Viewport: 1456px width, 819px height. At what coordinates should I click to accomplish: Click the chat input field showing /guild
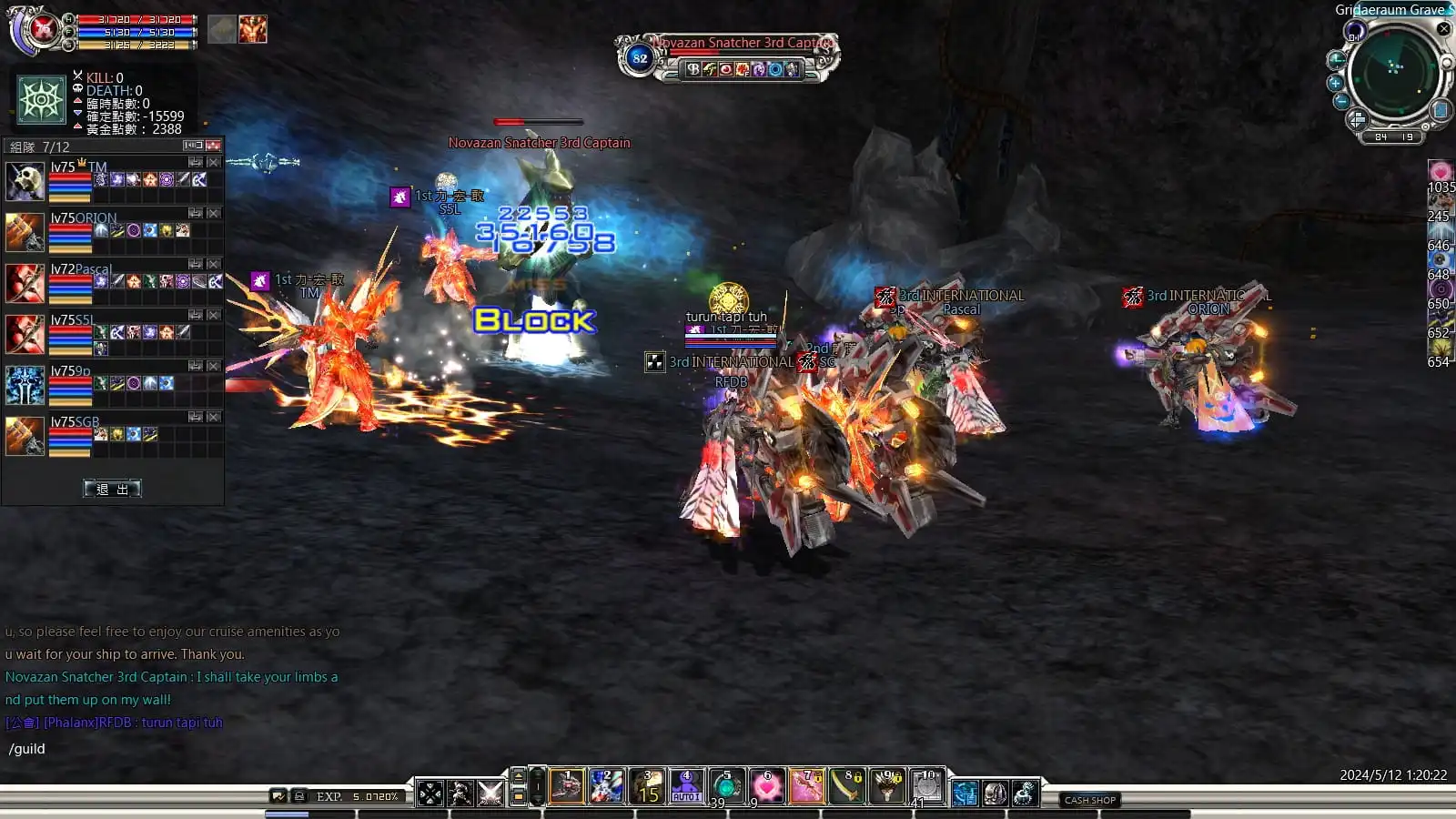click(x=173, y=749)
